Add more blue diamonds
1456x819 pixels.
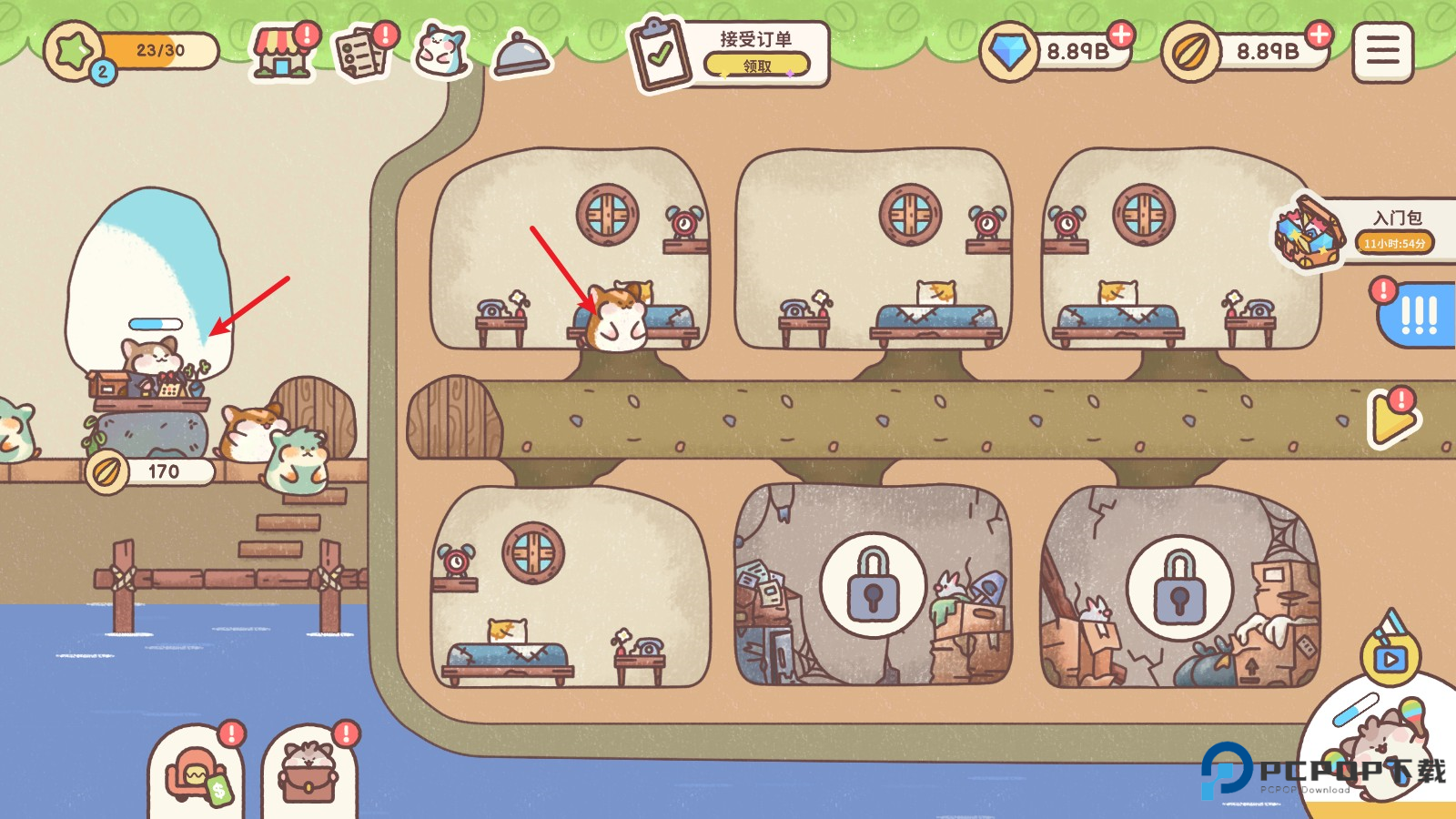click(1121, 35)
